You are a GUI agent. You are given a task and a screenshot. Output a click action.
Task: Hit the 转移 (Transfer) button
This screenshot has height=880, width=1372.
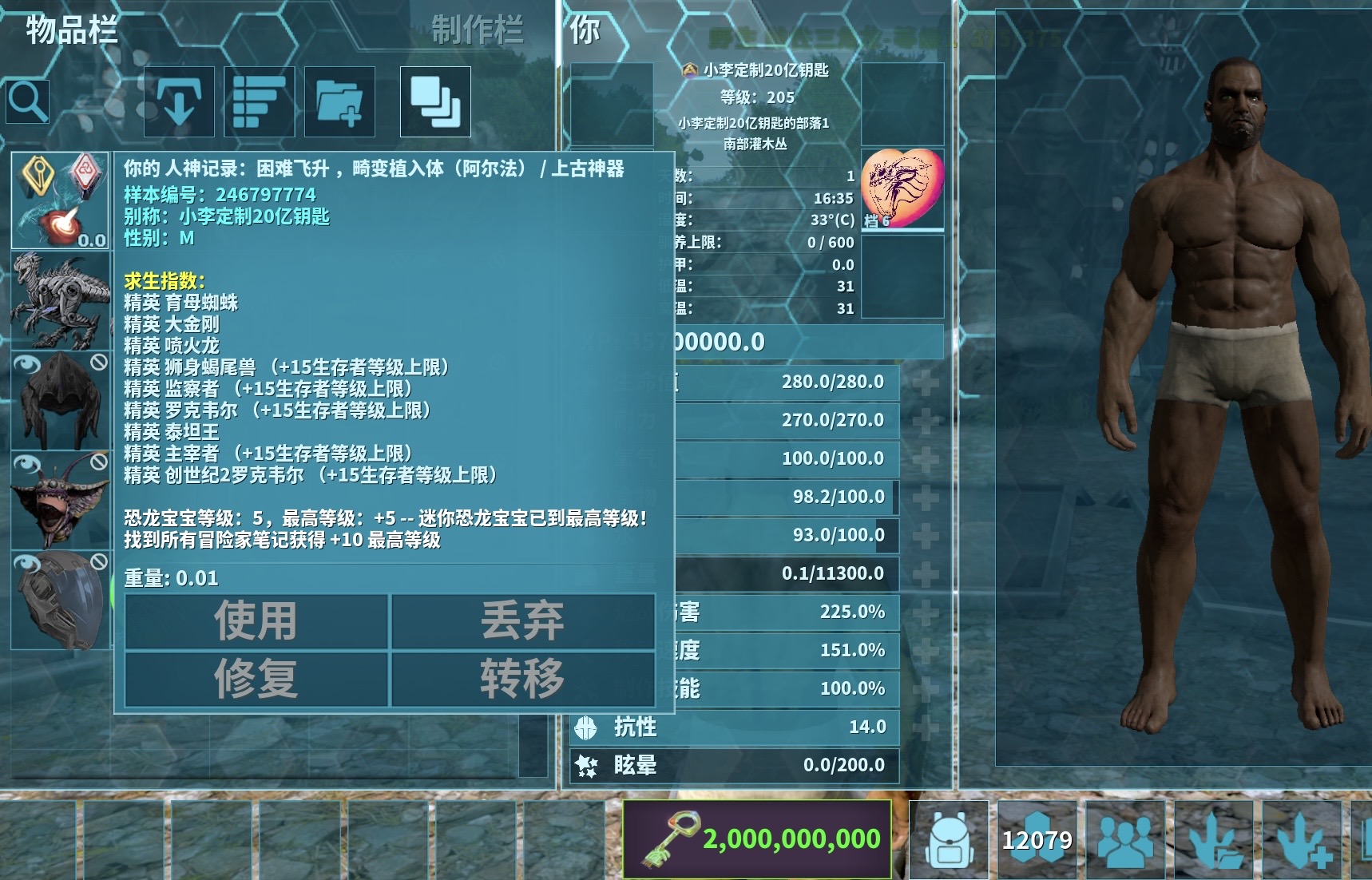(x=522, y=679)
